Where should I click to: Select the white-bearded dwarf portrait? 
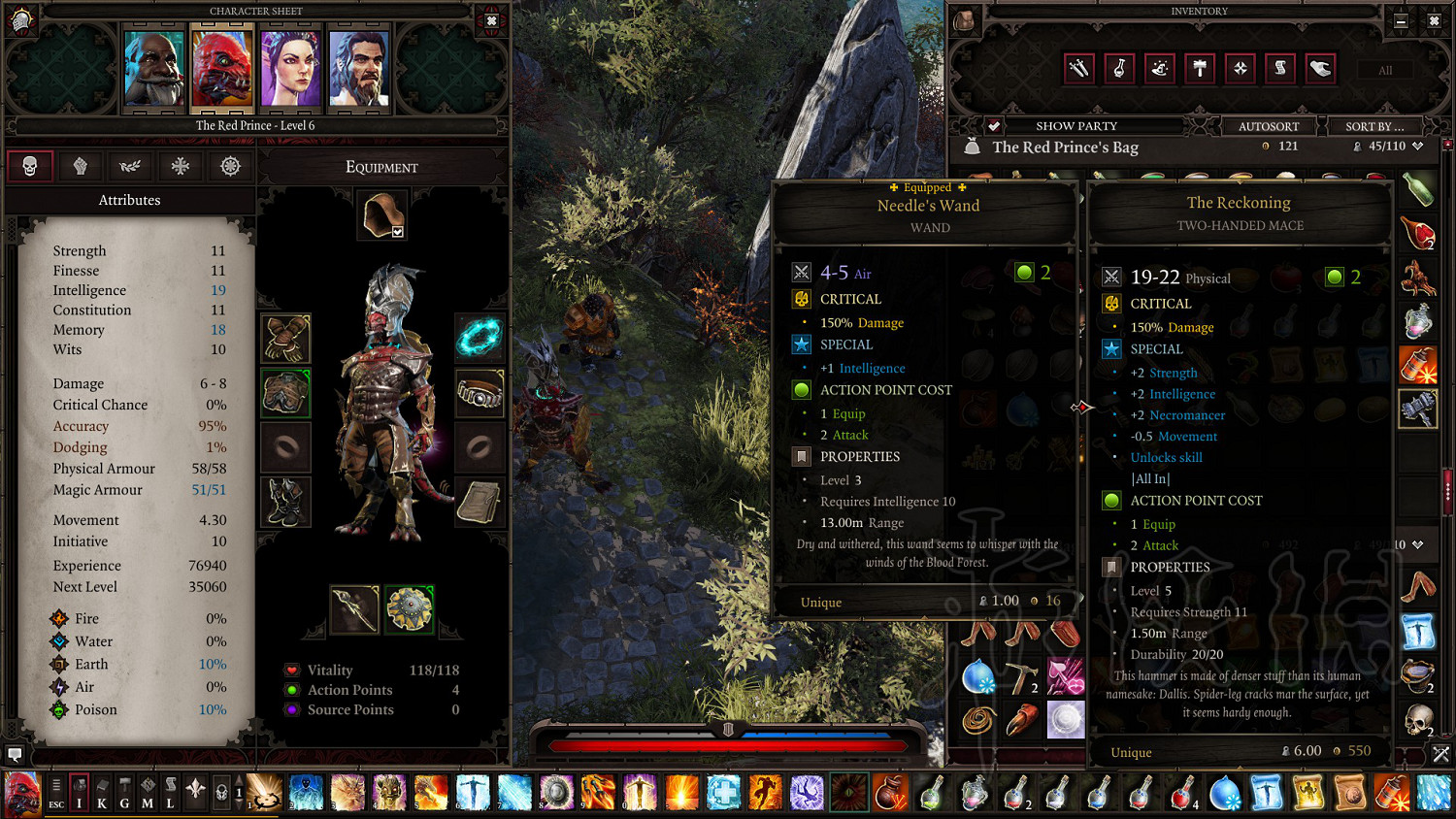tap(154, 68)
